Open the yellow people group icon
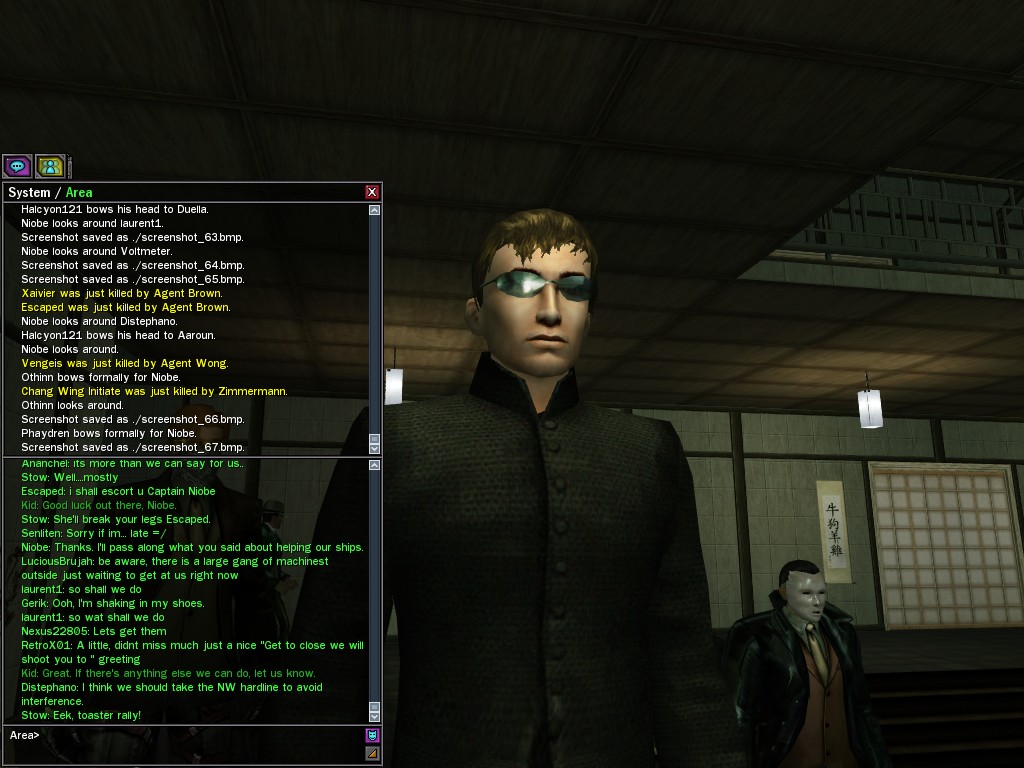1024x768 pixels. point(50,166)
